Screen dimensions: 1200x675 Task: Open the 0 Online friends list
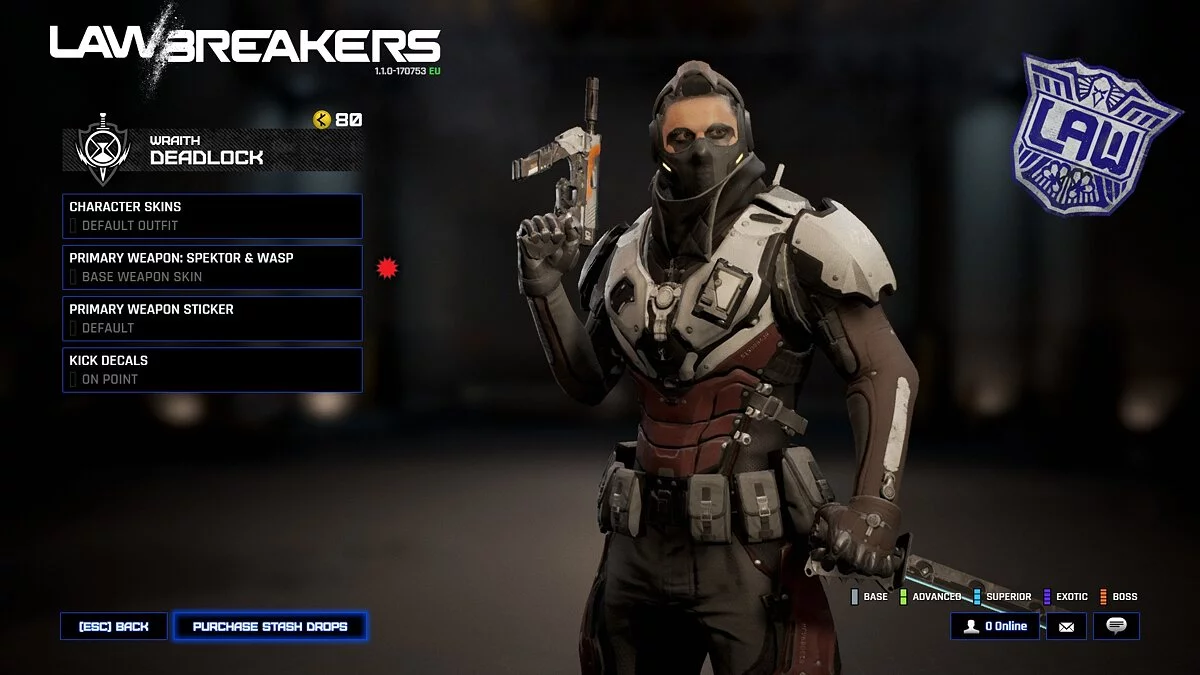[995, 627]
